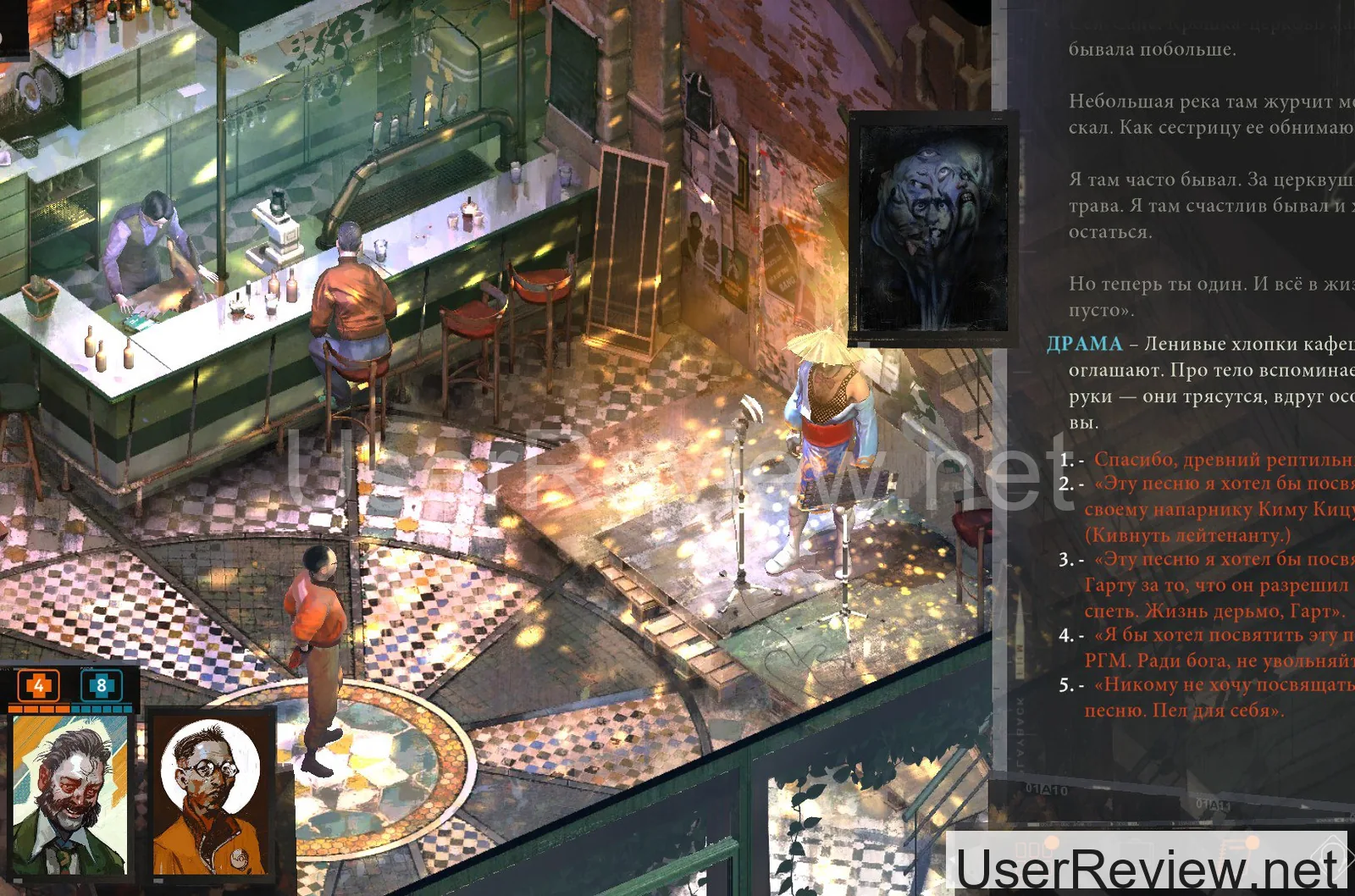Select reply dedicating song to Kim Kitsuragi
This screenshot has width=1355, height=896.
[x=1219, y=509]
